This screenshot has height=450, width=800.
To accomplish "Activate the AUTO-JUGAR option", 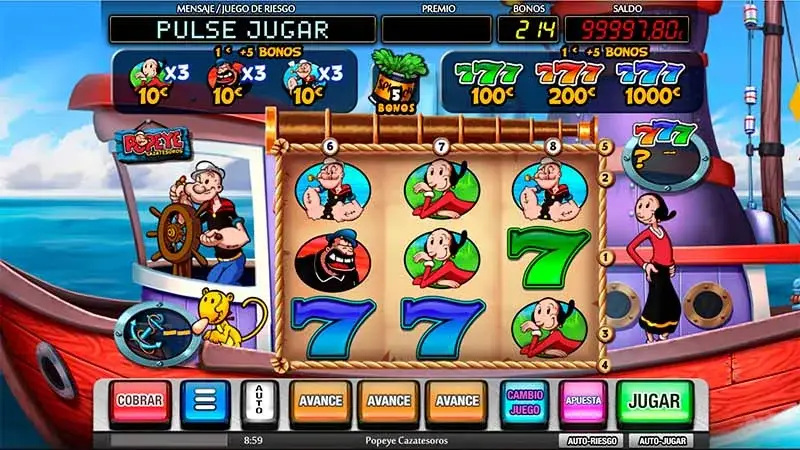I will [662, 440].
